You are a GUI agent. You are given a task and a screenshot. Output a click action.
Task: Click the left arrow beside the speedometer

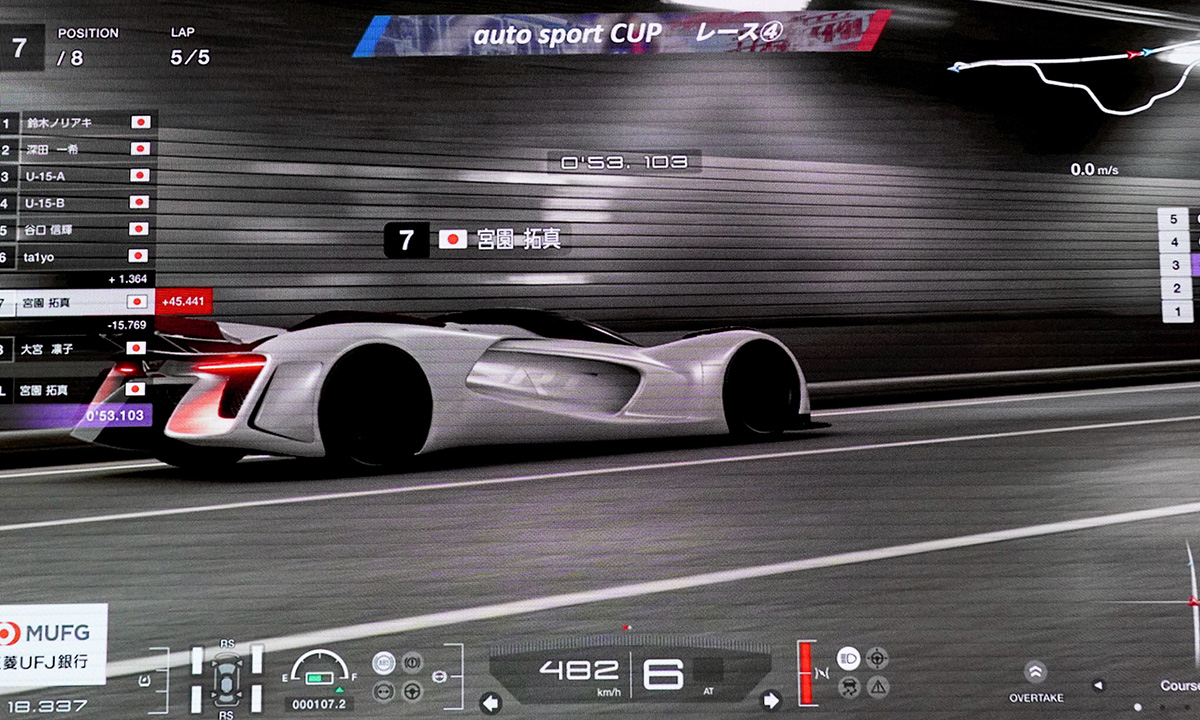pos(490,700)
